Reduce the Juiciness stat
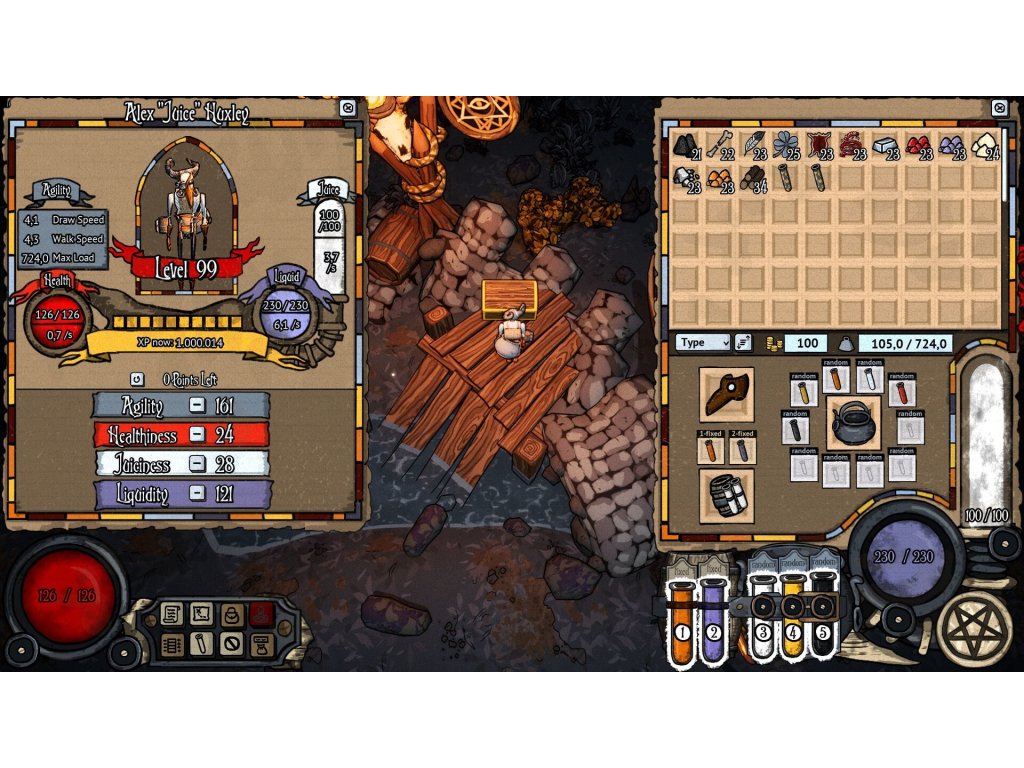The width and height of the screenshot is (1024, 768). (x=198, y=464)
